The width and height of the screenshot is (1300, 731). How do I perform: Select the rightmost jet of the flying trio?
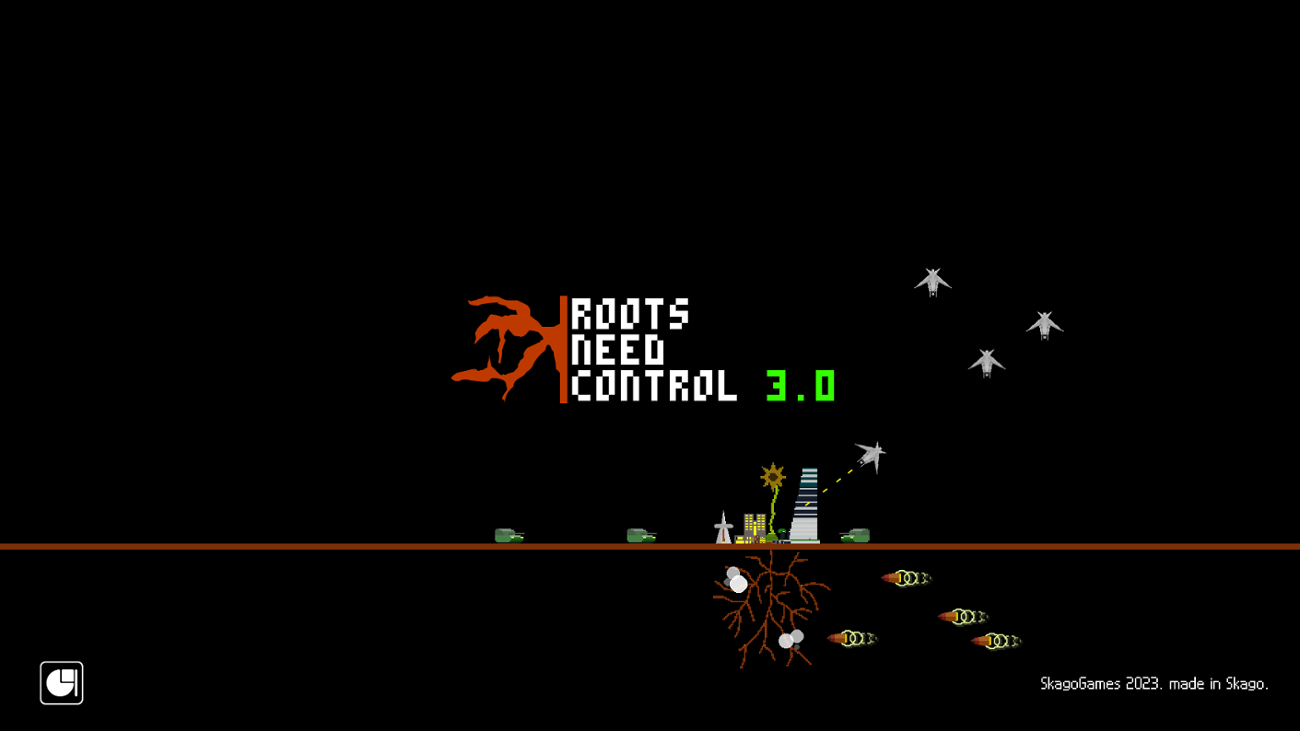[1045, 325]
